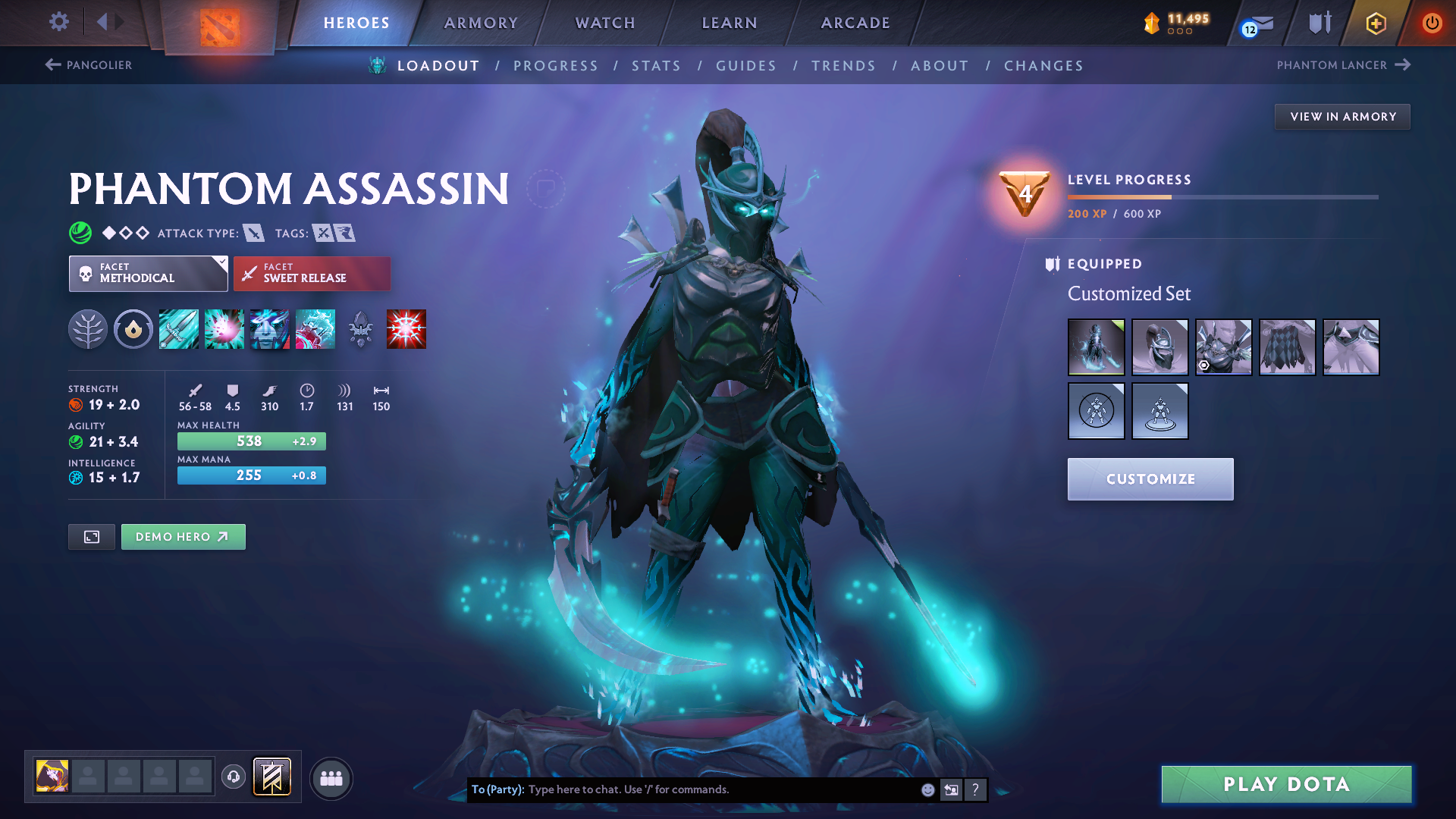Select the Sweet Release facet

click(312, 273)
